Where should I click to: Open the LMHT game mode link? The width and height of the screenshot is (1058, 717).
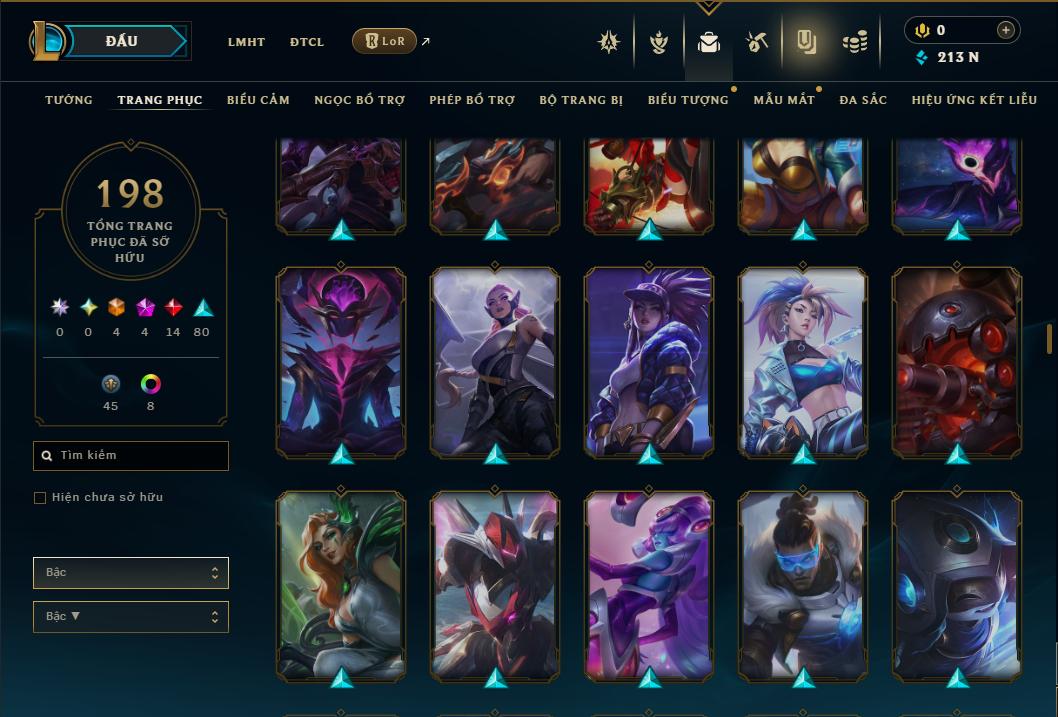pyautogui.click(x=246, y=42)
